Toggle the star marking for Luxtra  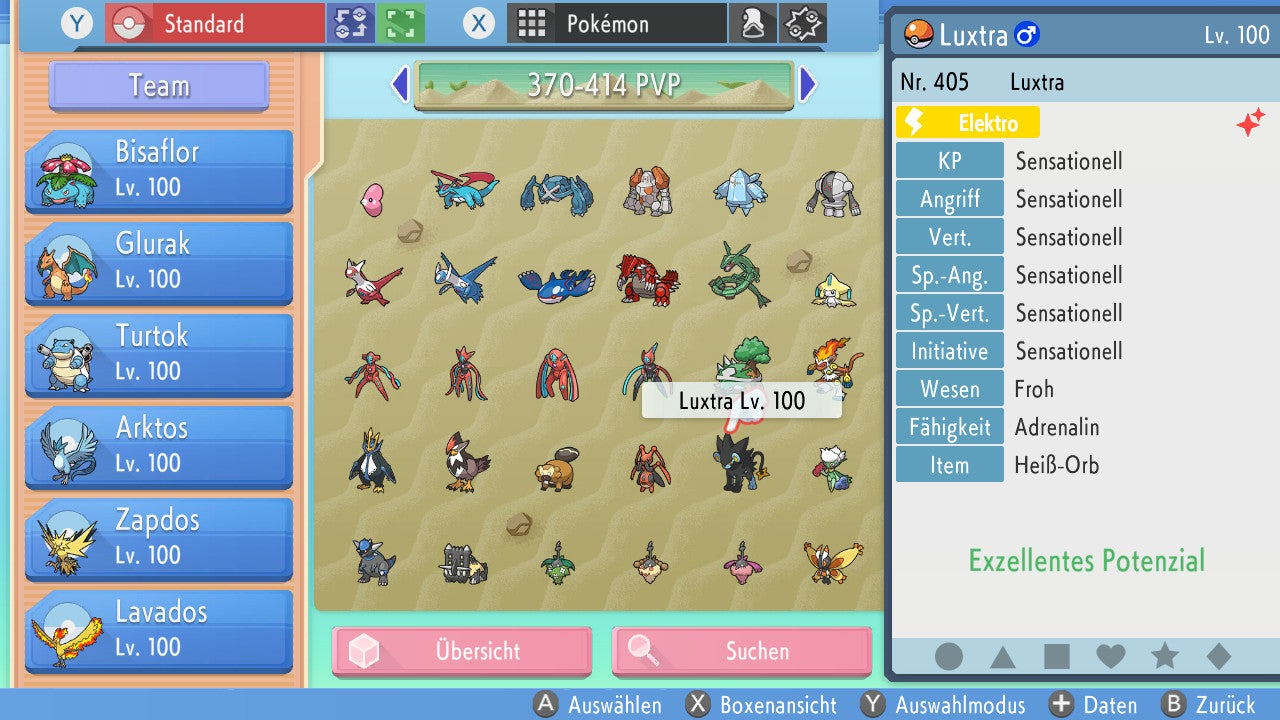tap(1165, 657)
